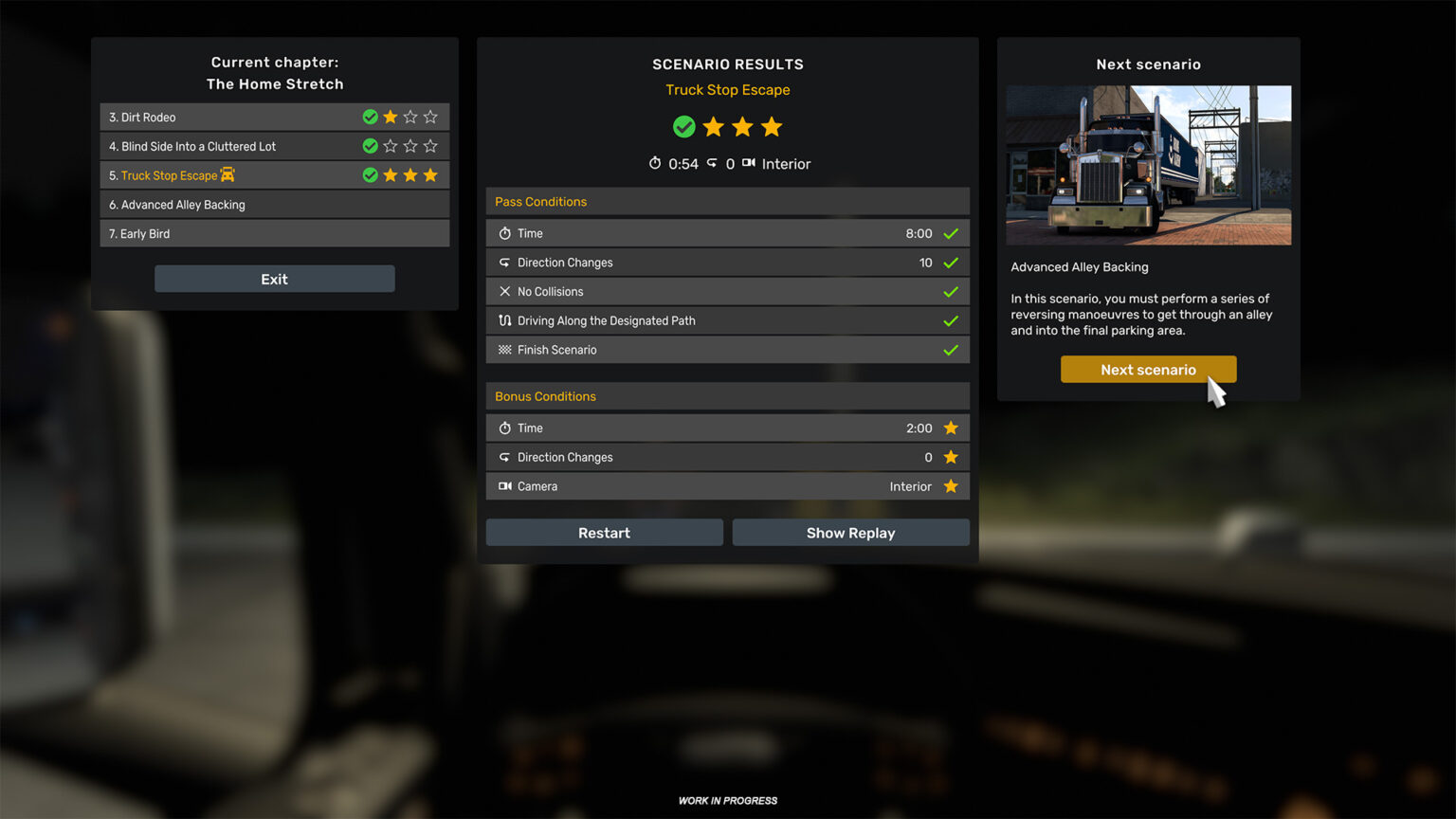Click the direction-change icon next to the 0 result

(714, 163)
